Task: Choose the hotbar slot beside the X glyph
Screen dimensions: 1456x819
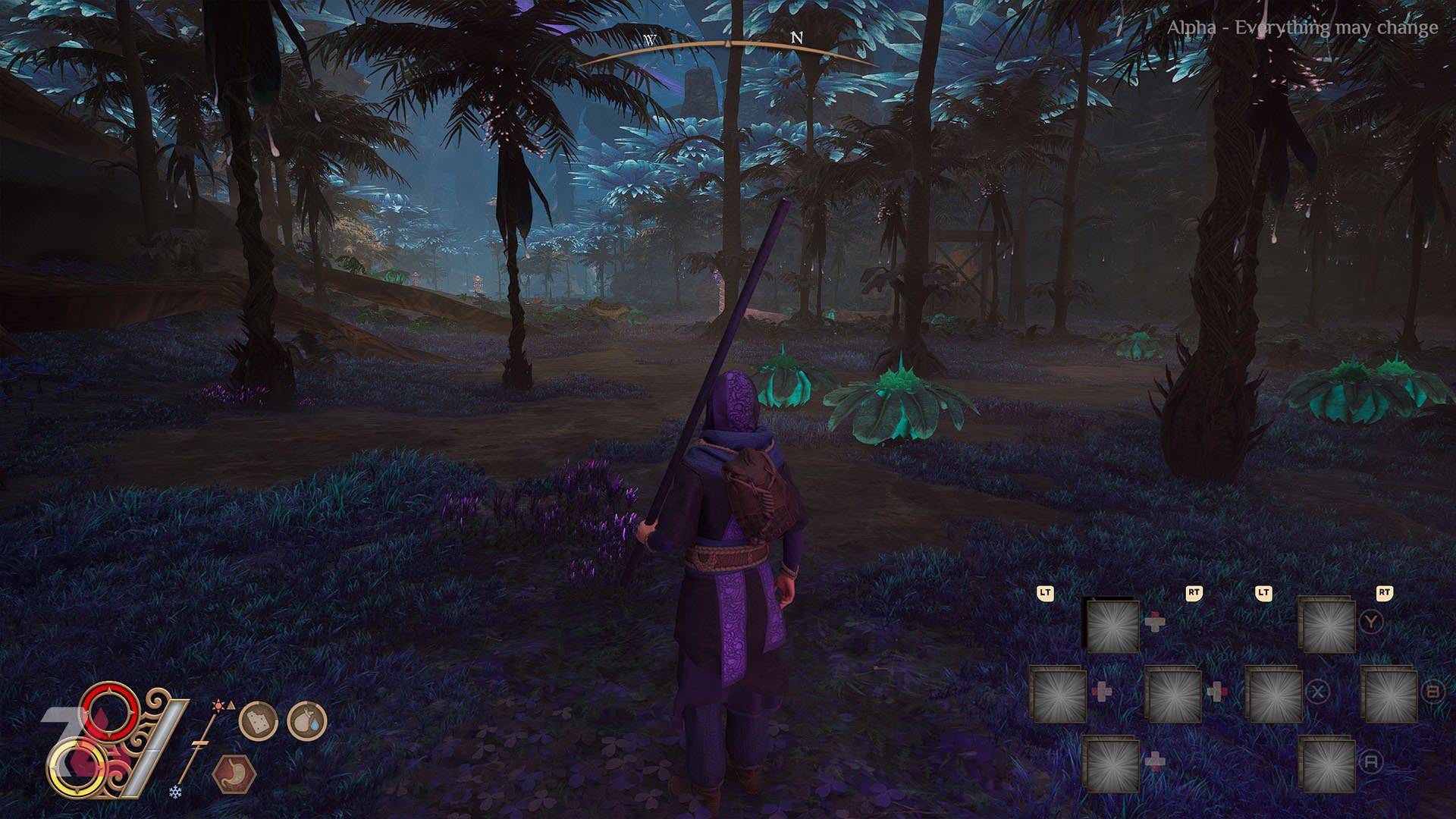Action: click(1274, 694)
